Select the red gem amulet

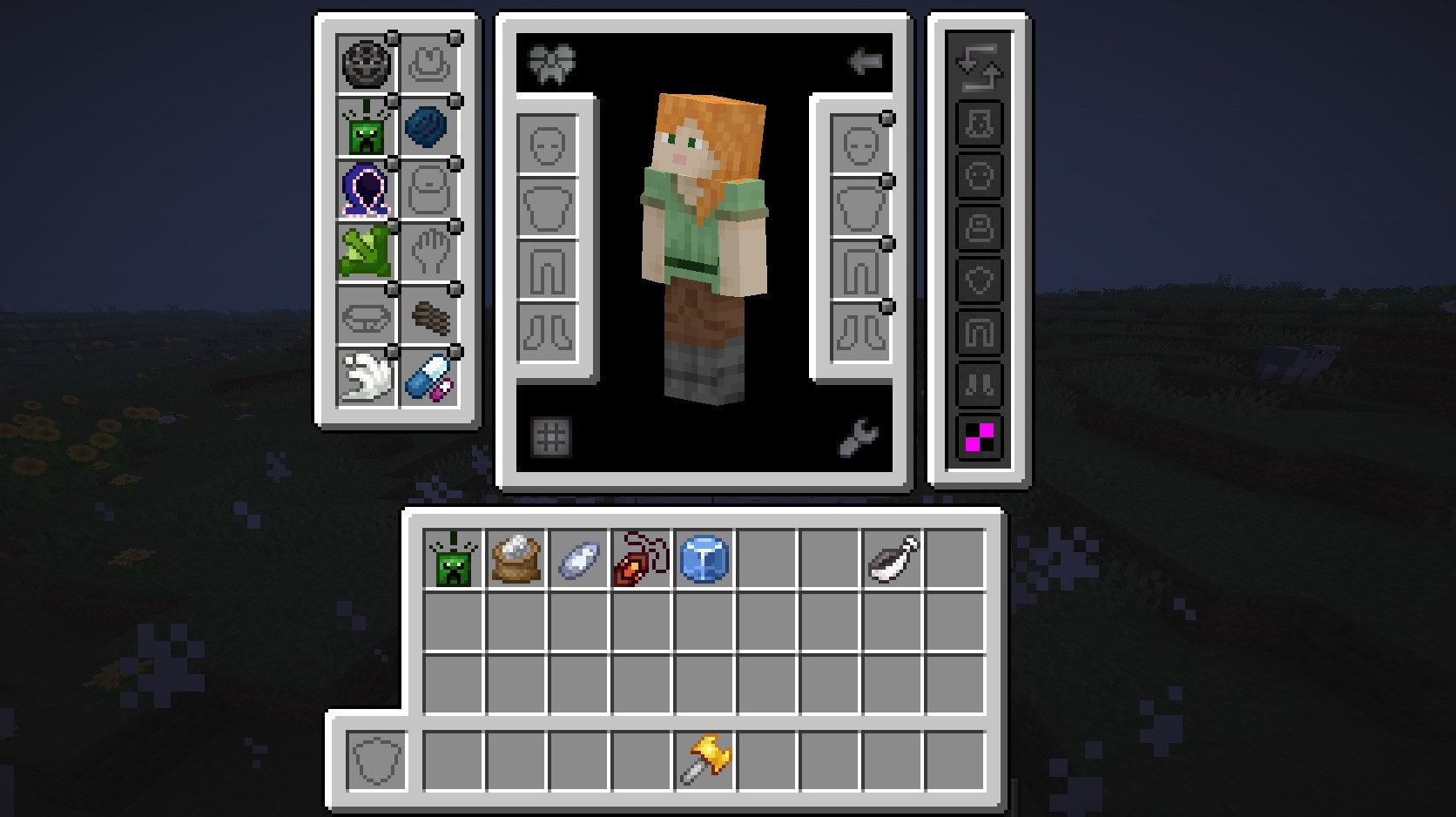(x=641, y=559)
